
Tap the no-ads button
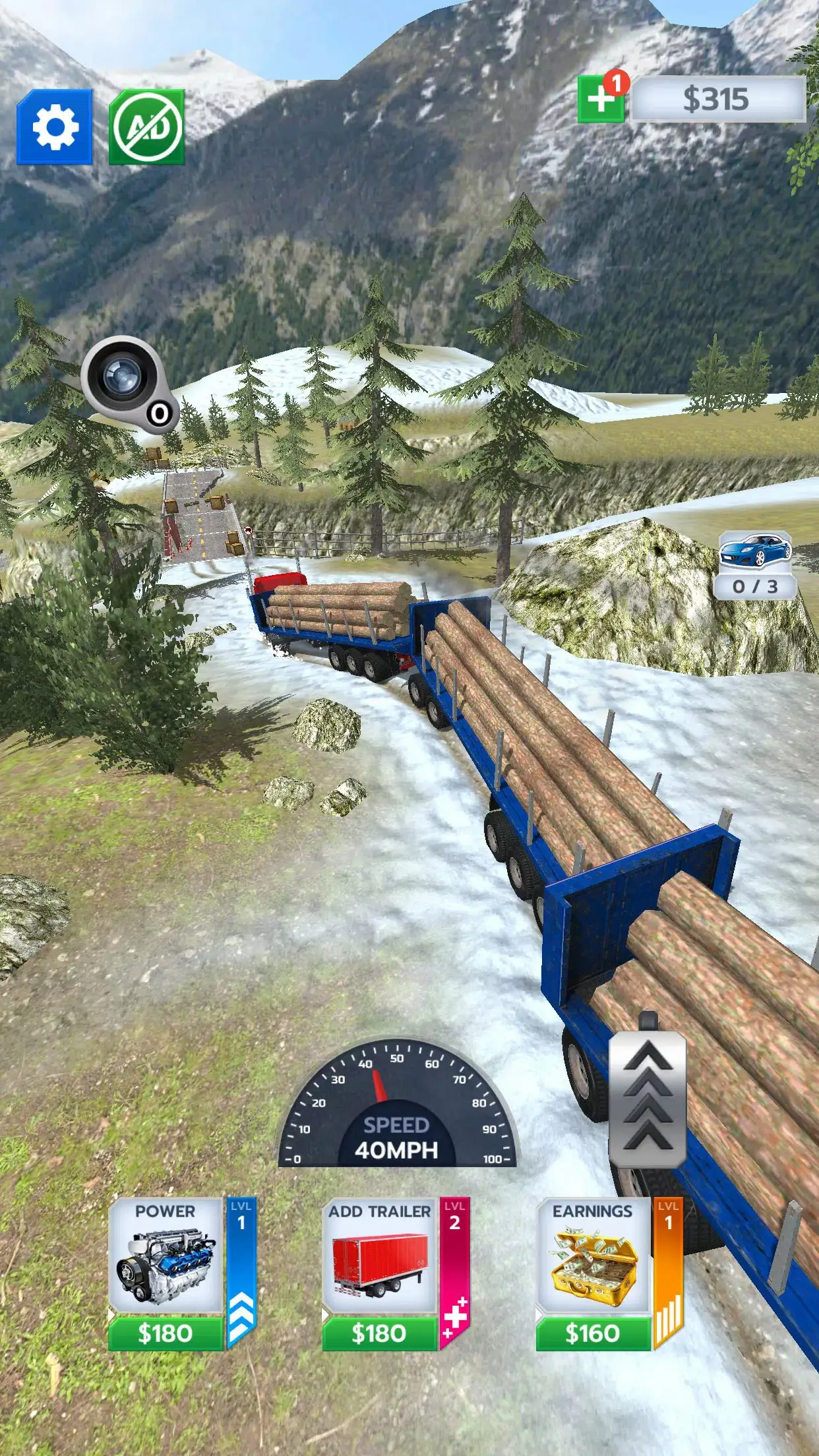(146, 127)
